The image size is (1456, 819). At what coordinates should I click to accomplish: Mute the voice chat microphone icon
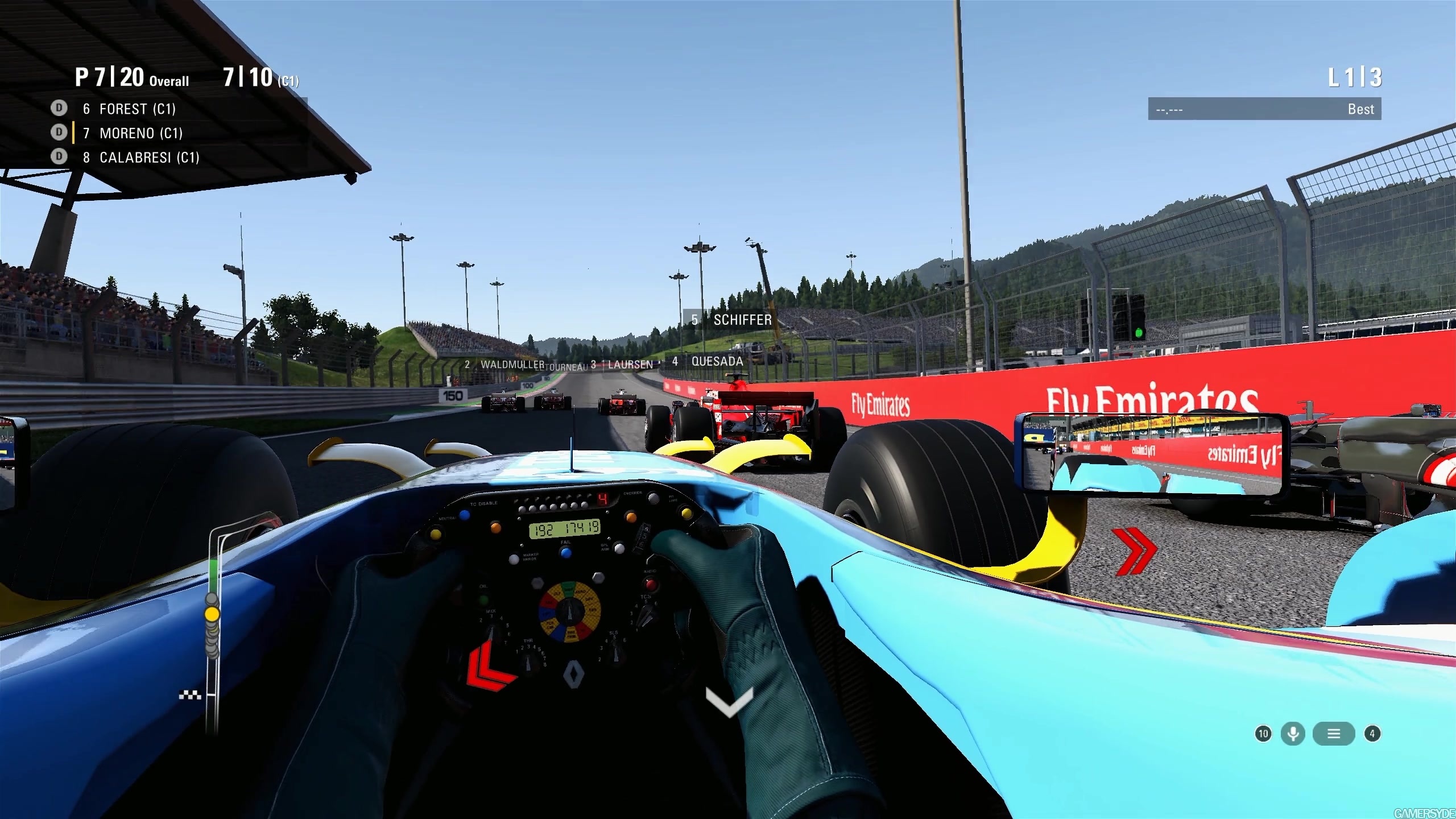point(1293,734)
